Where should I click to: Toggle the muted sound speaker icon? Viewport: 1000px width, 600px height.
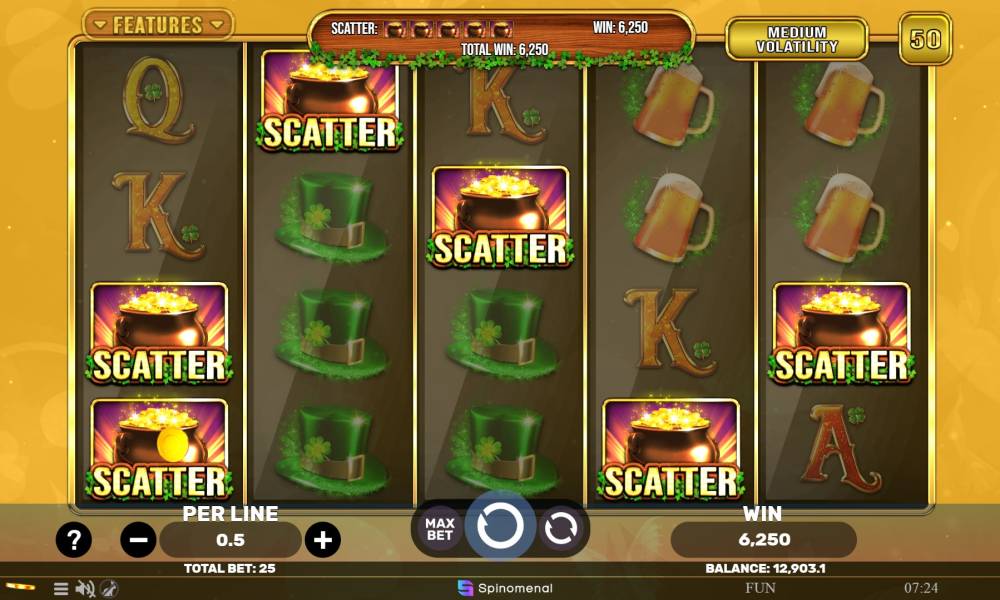click(x=85, y=589)
